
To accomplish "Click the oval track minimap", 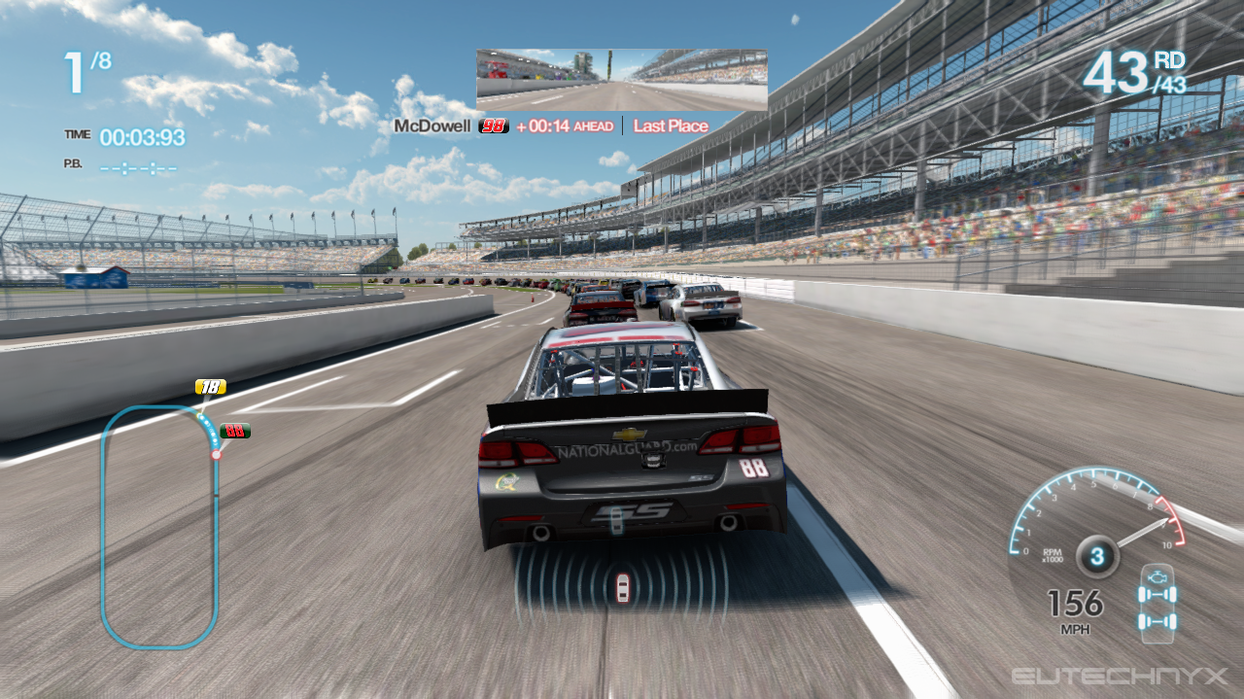I will pos(159,526).
